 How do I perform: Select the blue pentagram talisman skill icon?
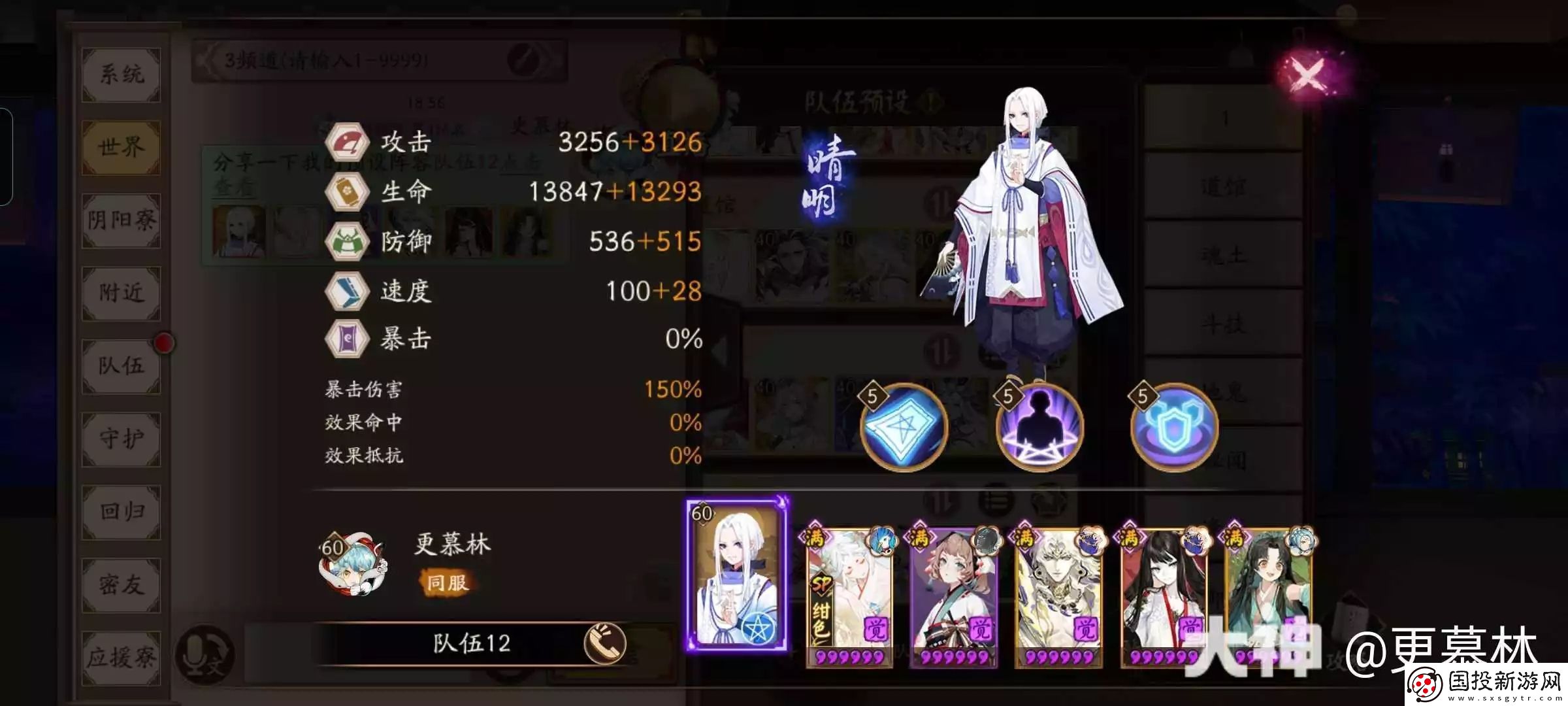pyautogui.click(x=904, y=428)
